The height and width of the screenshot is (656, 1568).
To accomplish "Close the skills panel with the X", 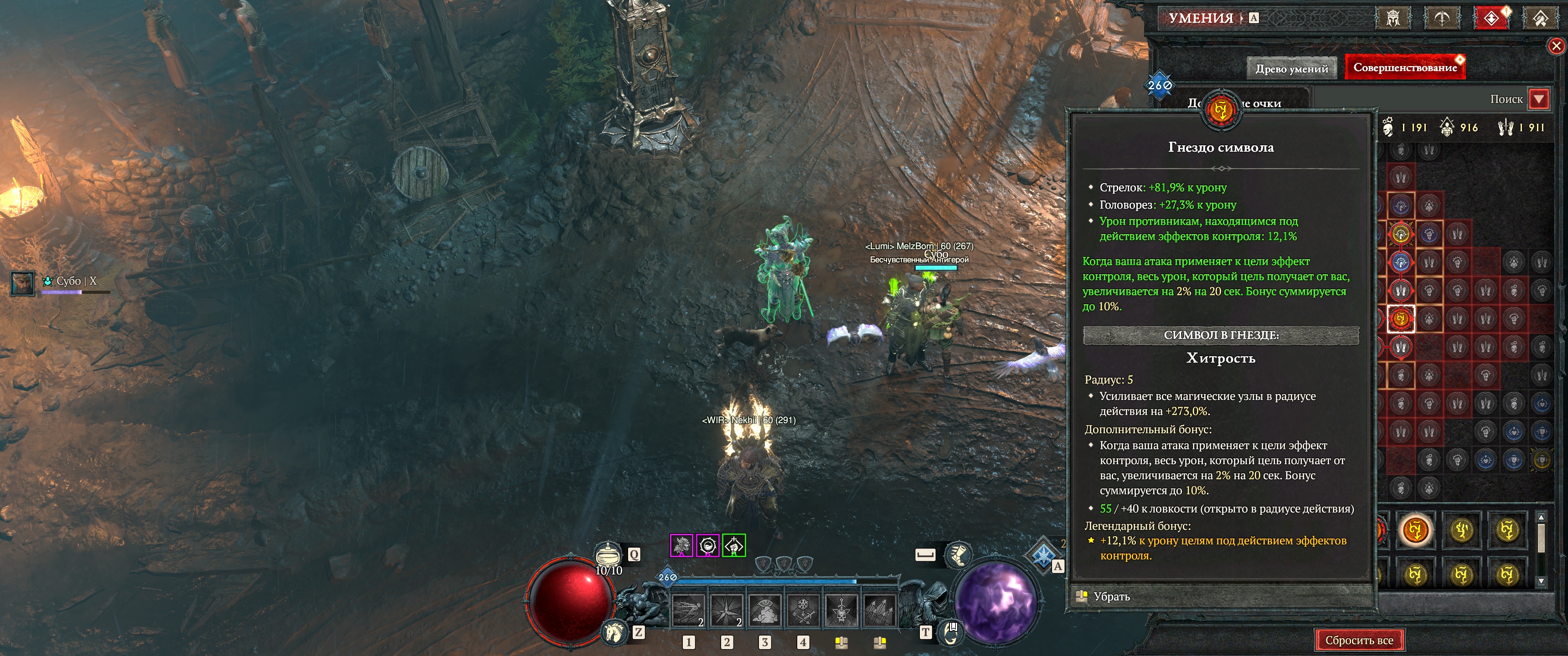I will pos(1556,46).
